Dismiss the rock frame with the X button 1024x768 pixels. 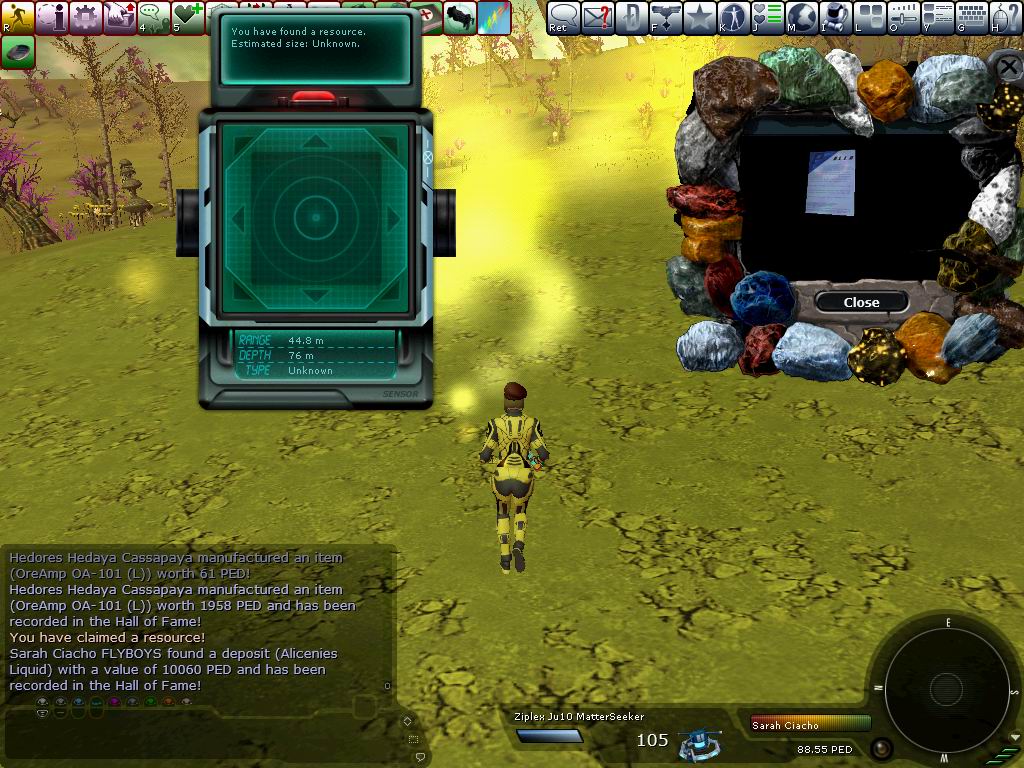coord(1007,67)
